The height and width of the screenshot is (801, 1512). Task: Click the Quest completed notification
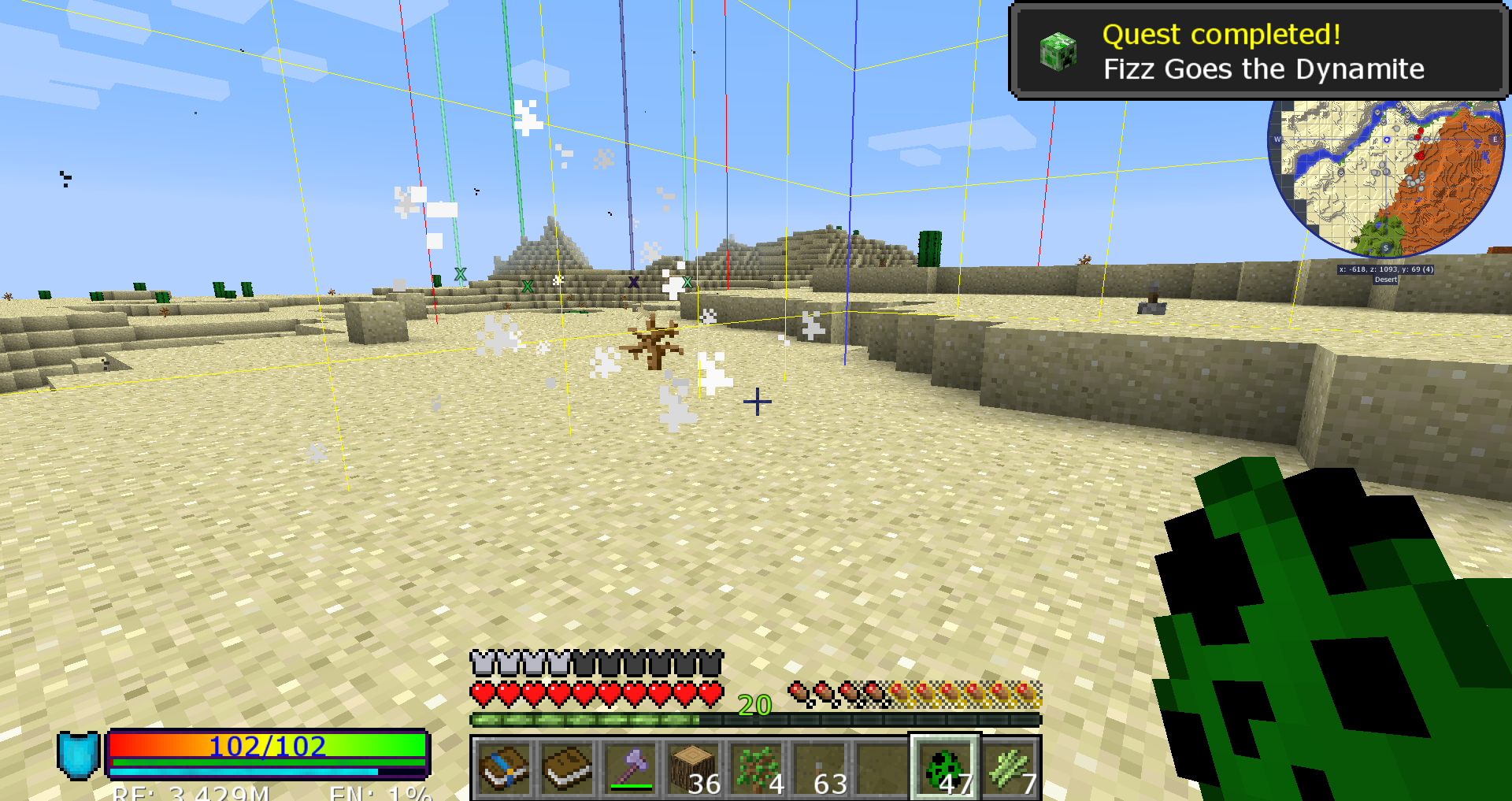(x=1258, y=51)
